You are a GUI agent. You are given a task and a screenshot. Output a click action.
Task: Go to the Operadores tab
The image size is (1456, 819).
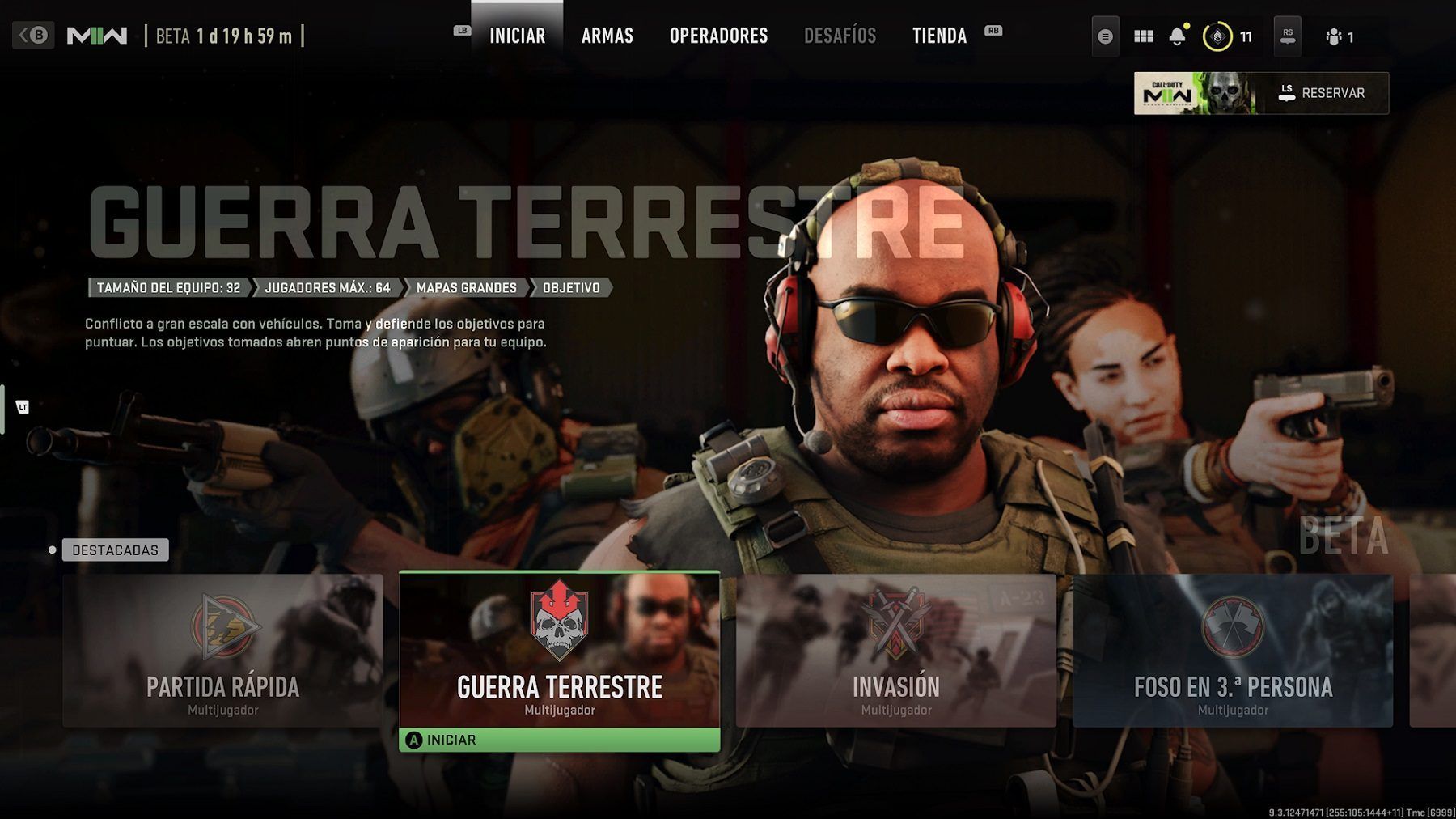pos(718,36)
